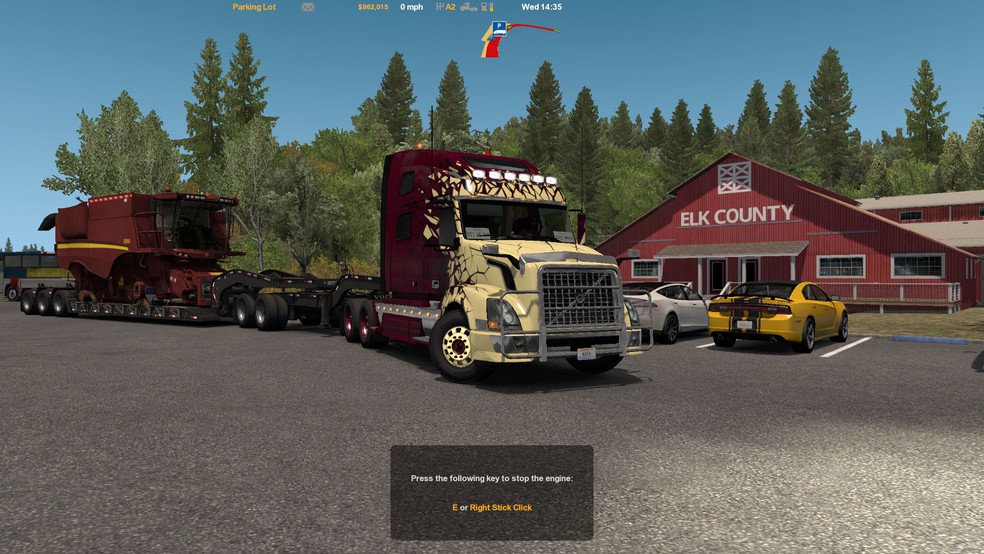The width and height of the screenshot is (984, 554).
Task: Open the mail envelope icon
Action: tap(308, 7)
